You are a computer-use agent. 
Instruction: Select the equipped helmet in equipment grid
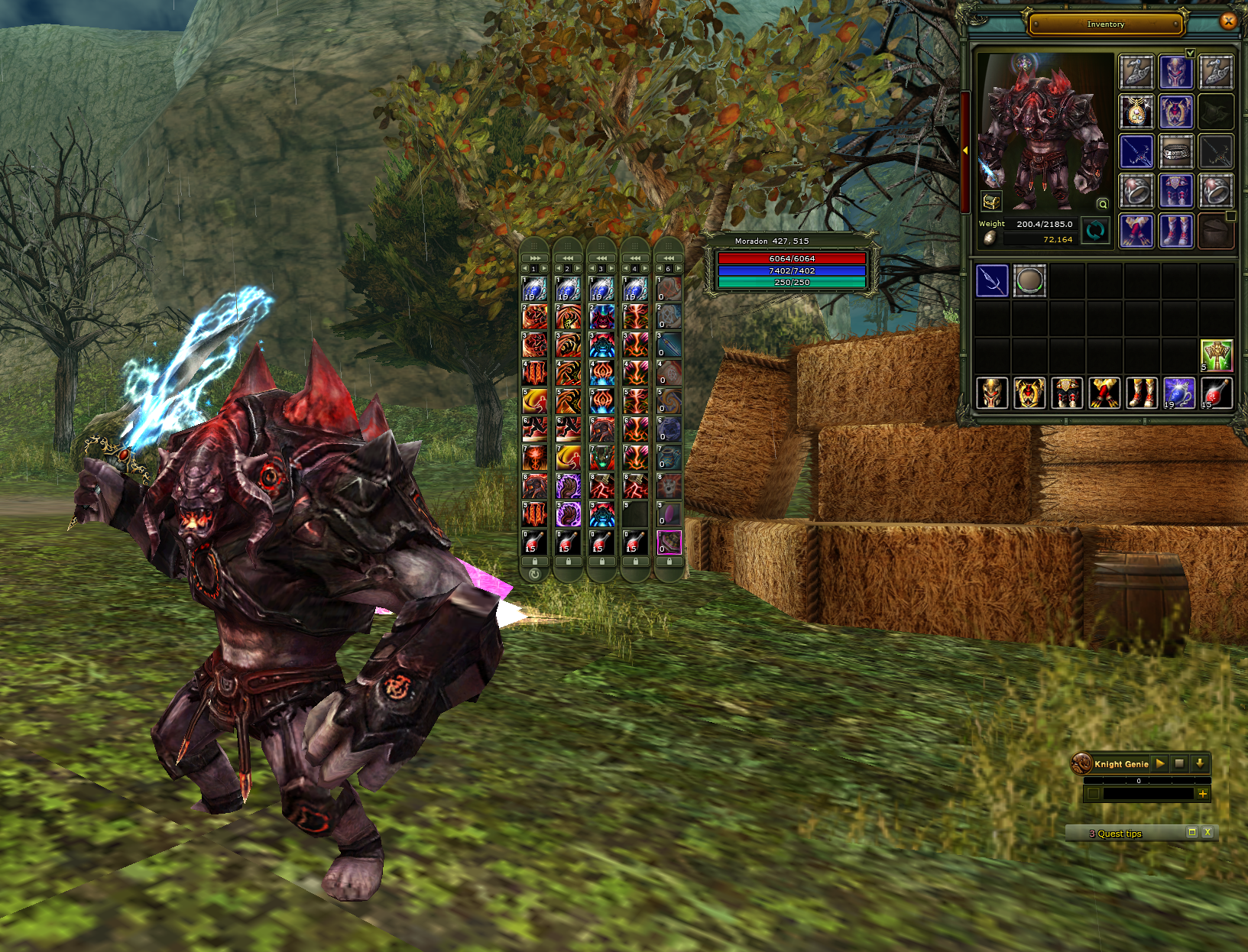pos(1176,73)
